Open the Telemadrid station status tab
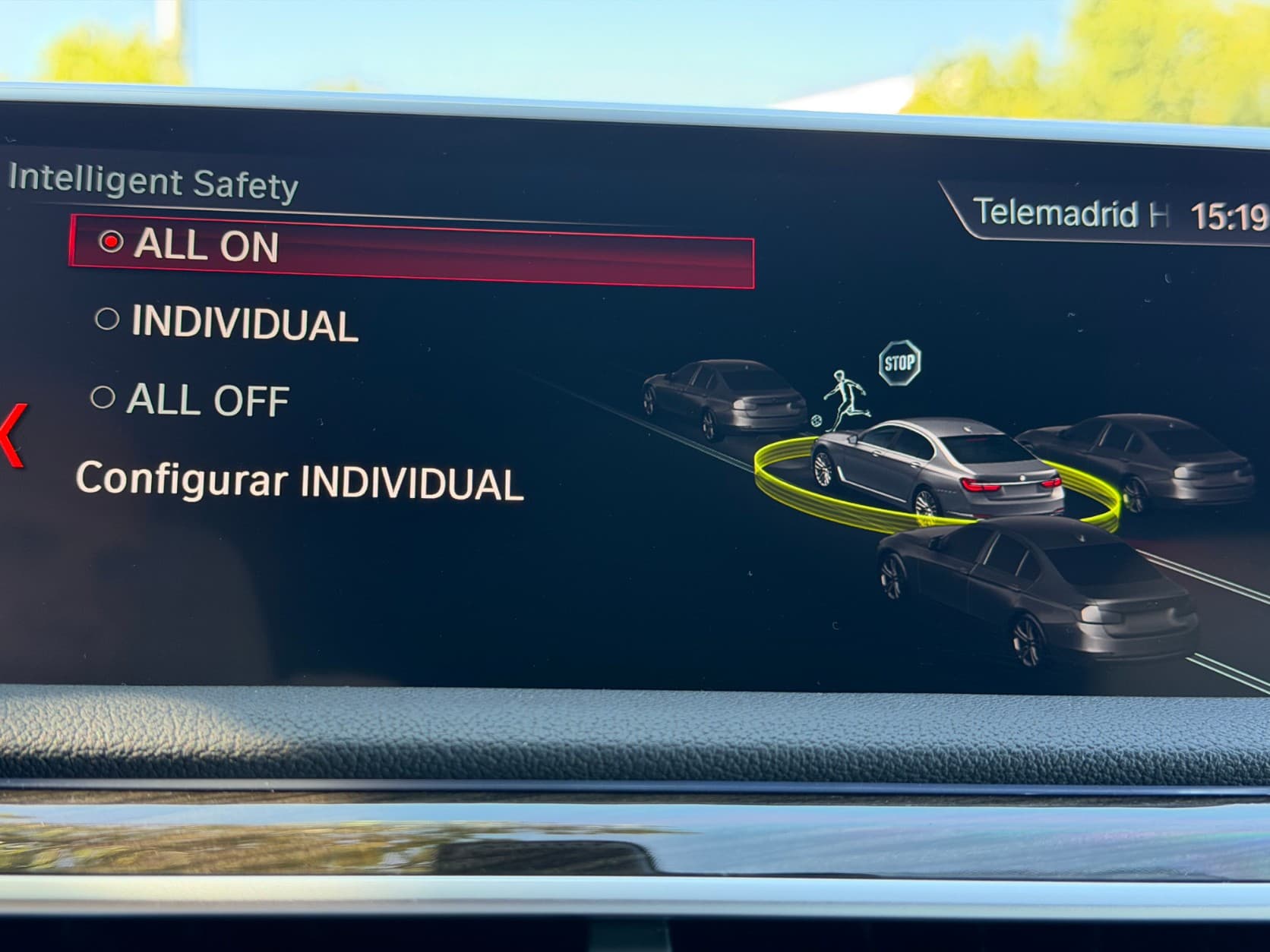This screenshot has height=952, width=1270. coord(1069,213)
